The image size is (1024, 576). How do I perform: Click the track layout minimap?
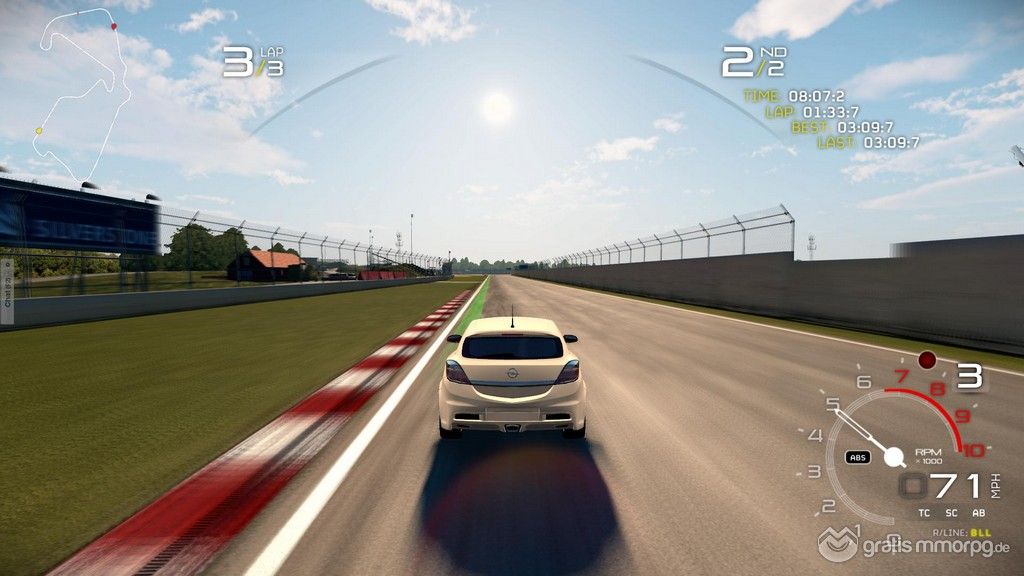[x=82, y=95]
